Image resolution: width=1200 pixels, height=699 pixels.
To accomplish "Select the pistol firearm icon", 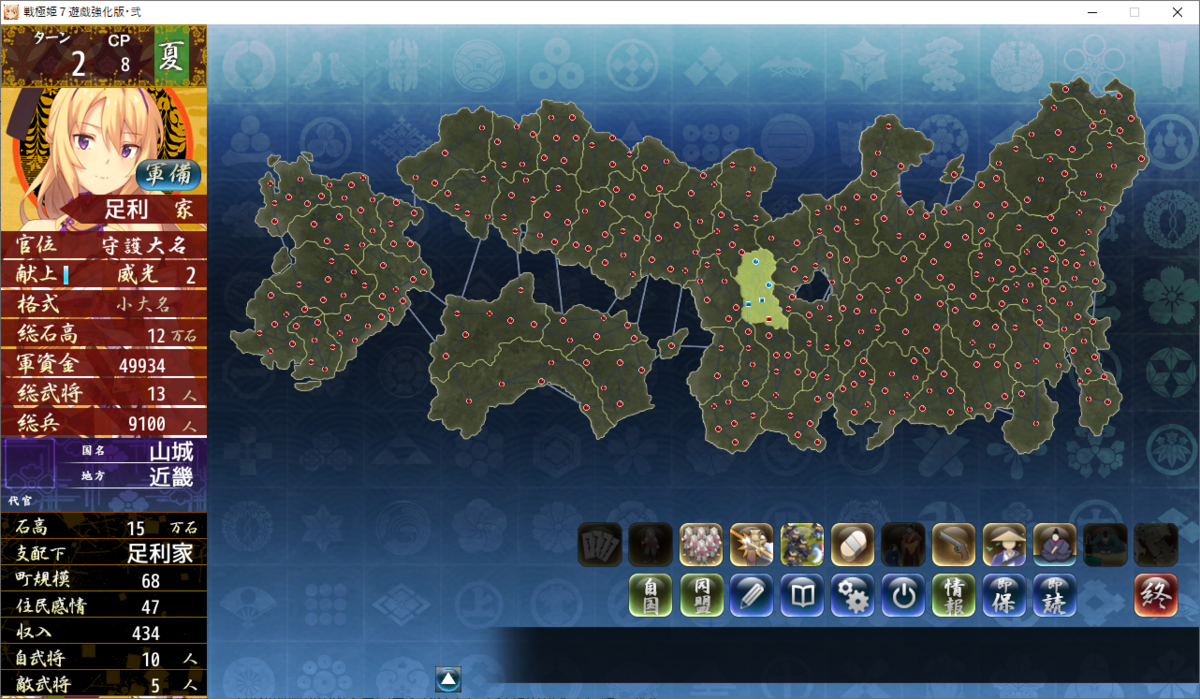I will [953, 544].
